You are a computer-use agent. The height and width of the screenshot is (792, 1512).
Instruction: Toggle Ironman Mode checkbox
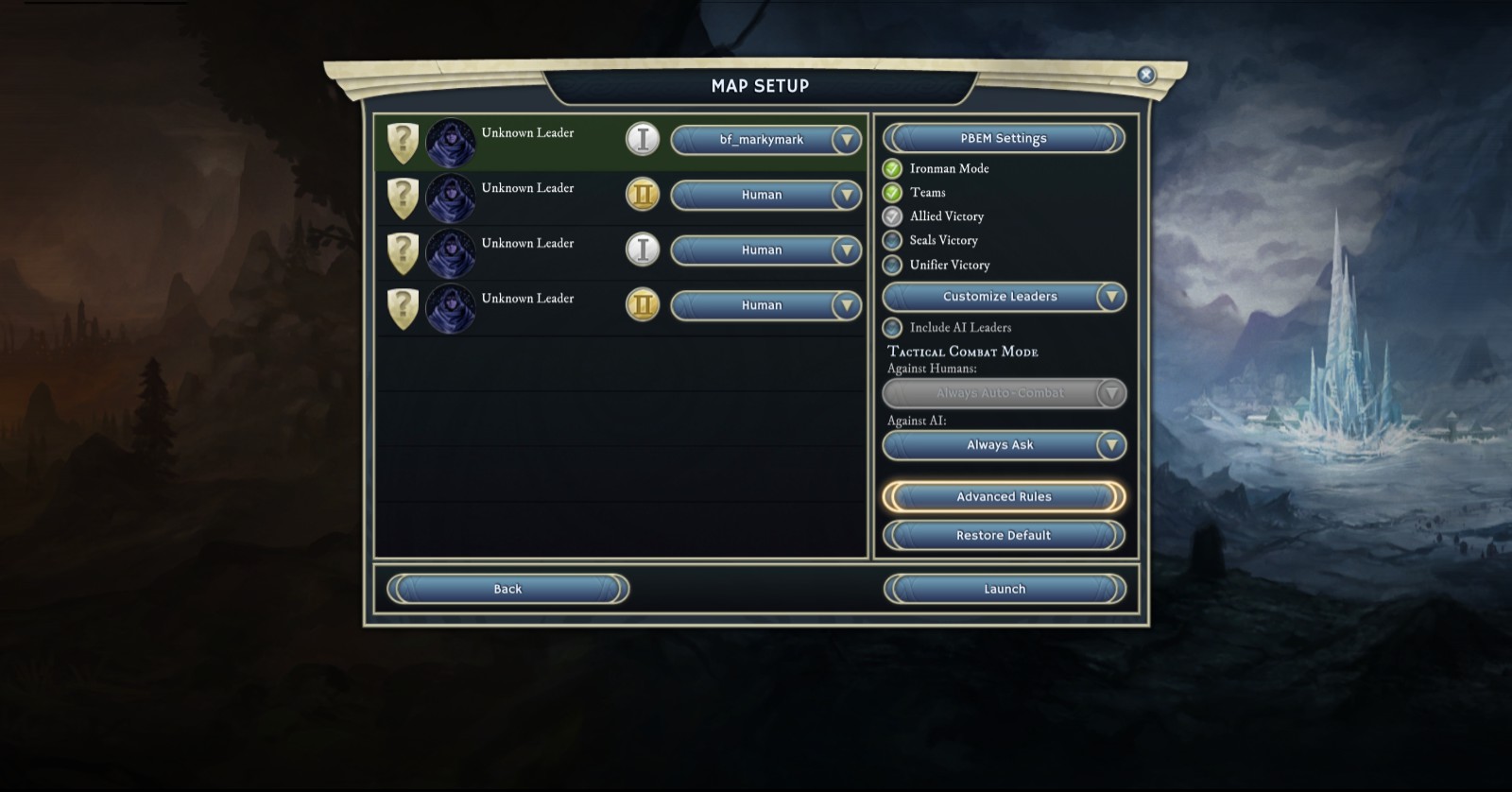click(x=892, y=169)
